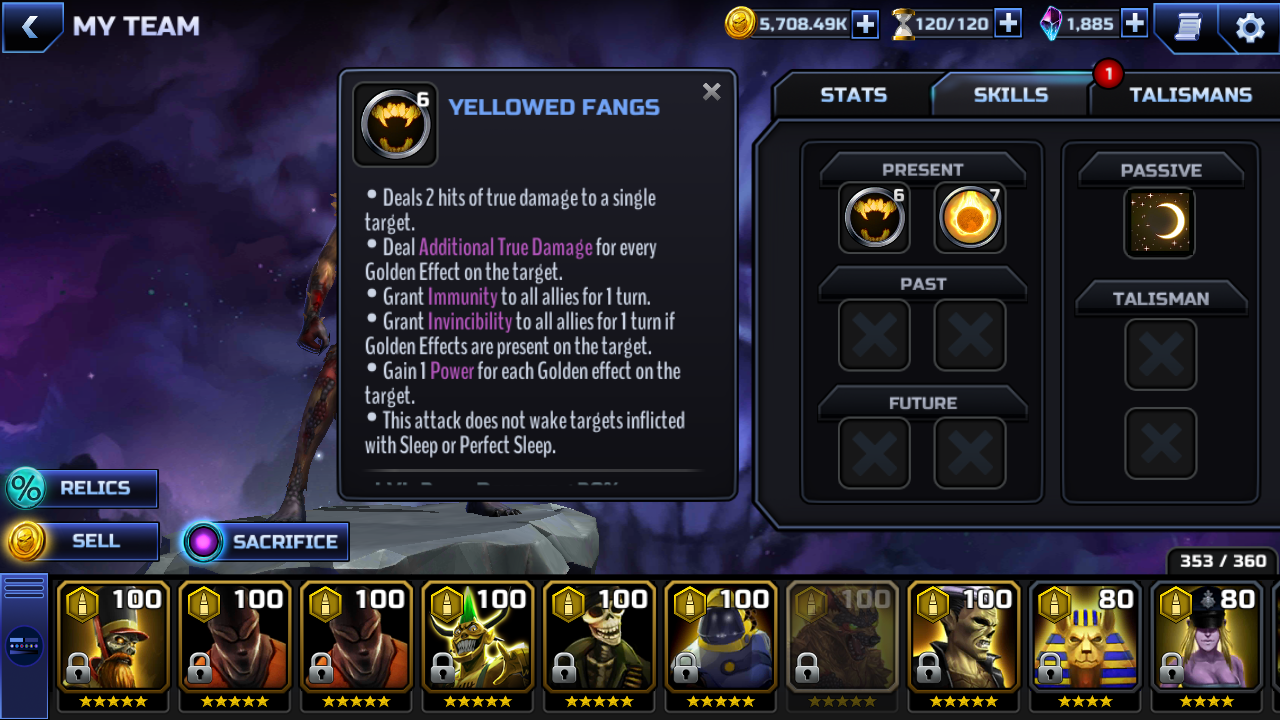The height and width of the screenshot is (720, 1280).
Task: Switch to the Stats tab
Action: (853, 95)
